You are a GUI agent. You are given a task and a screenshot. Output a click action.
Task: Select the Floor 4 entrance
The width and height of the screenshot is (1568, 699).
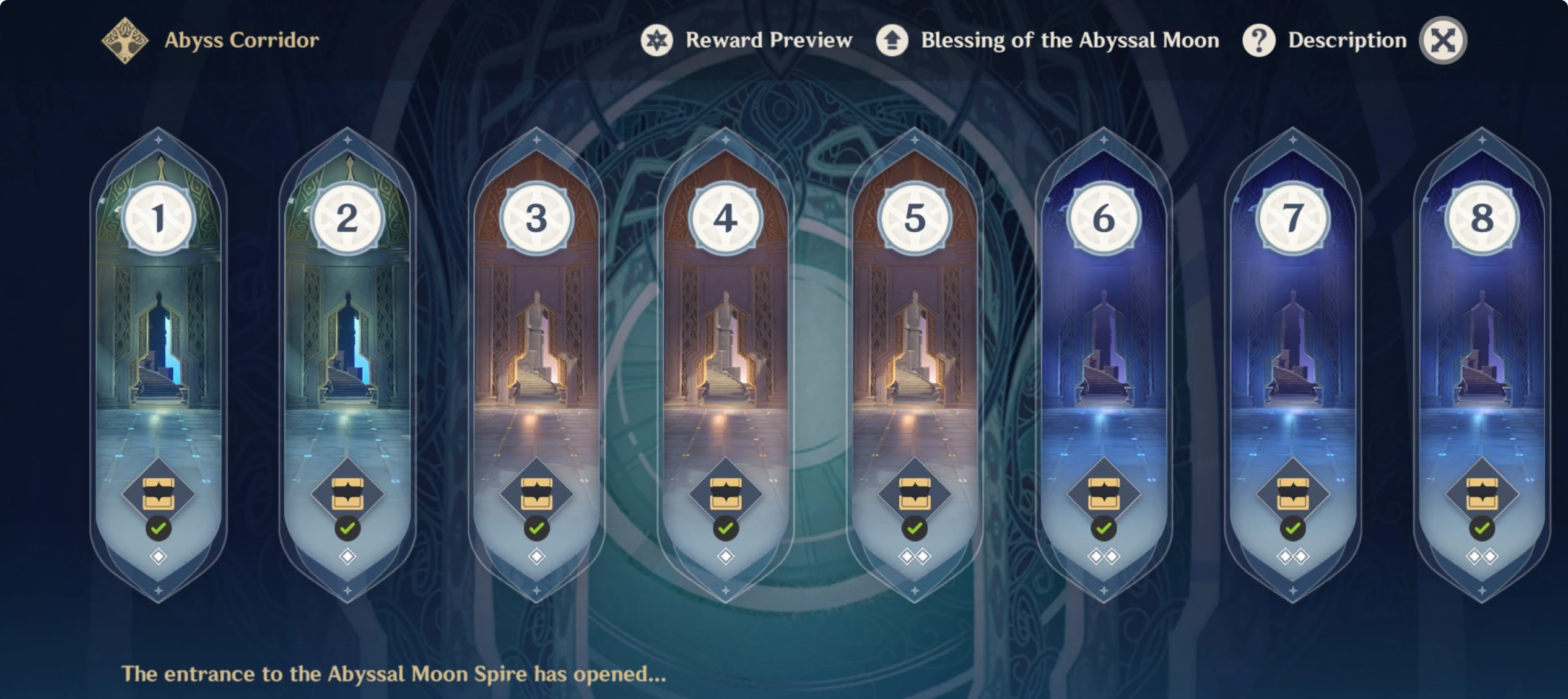(x=725, y=347)
